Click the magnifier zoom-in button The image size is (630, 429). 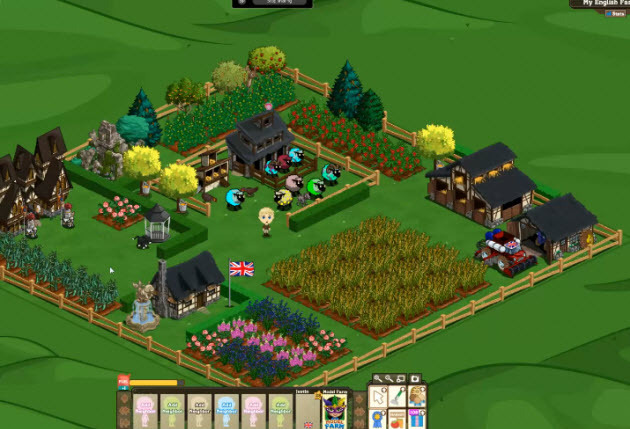(377, 380)
